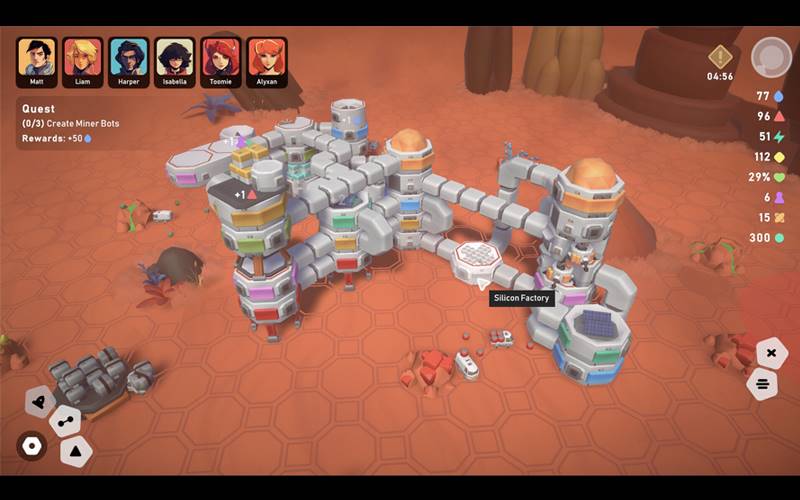Choose the connector link tool button
The width and height of the screenshot is (800, 500).
66,421
